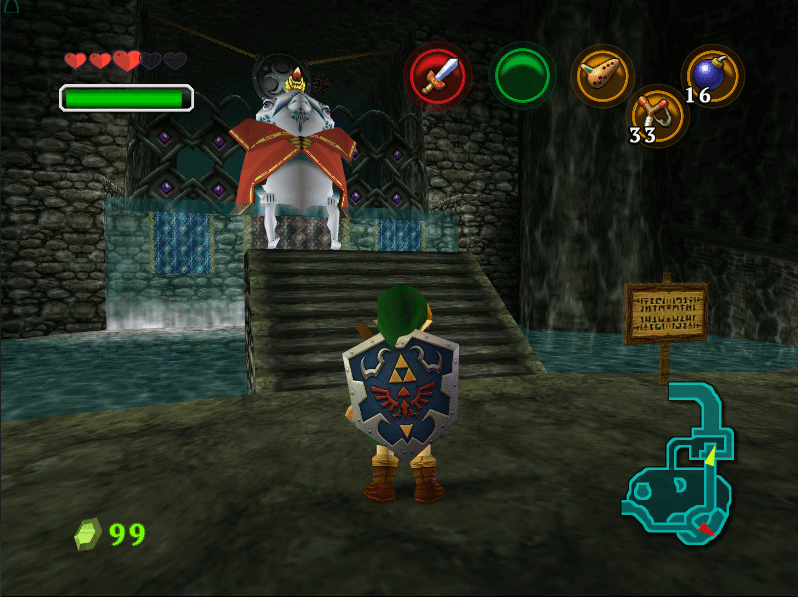This screenshot has height=597, width=798.
Task: Select the slingshot item slot
Action: pyautogui.click(x=657, y=115)
